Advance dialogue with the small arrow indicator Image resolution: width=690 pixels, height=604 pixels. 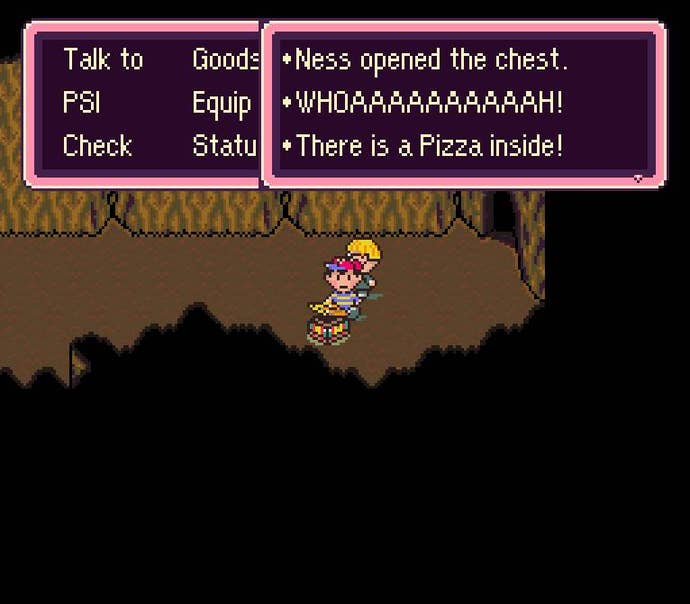click(x=639, y=179)
